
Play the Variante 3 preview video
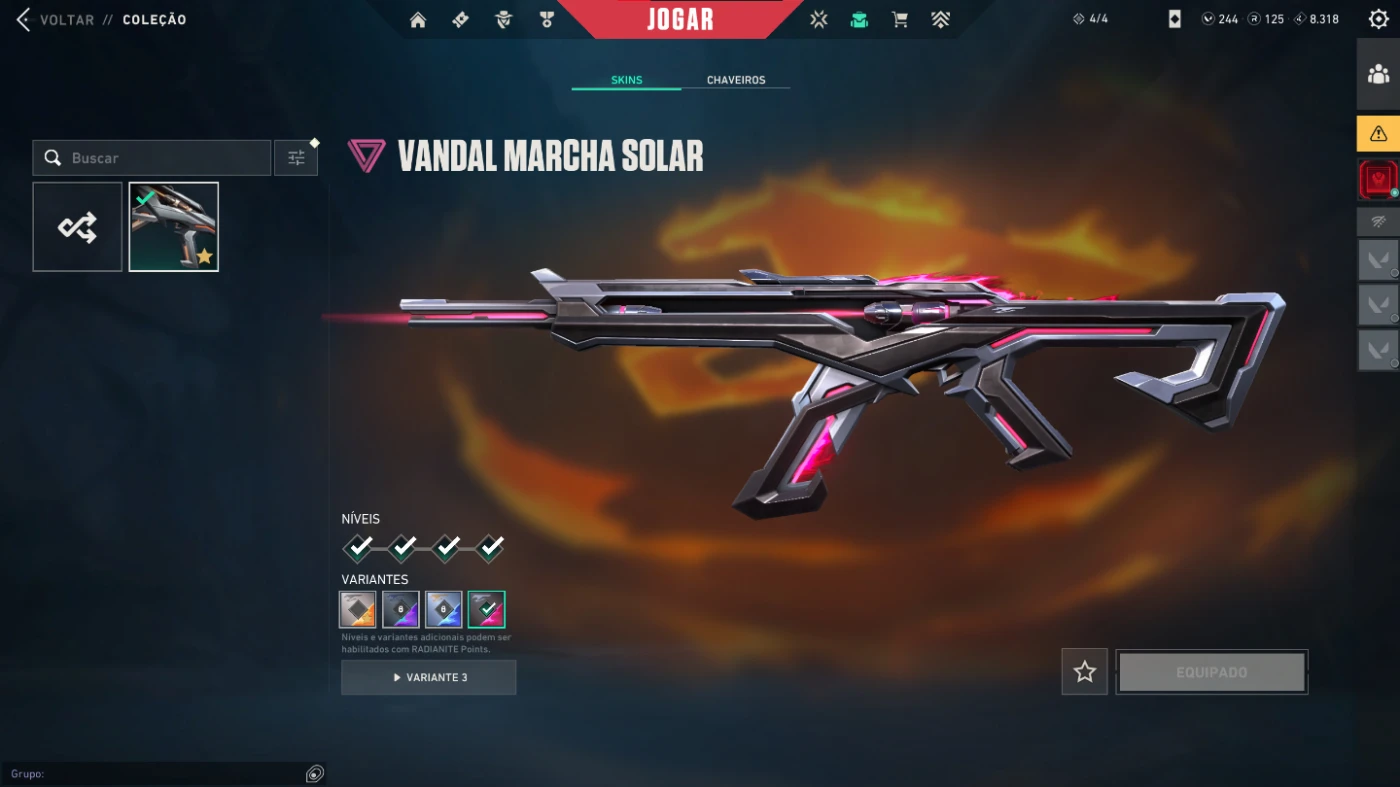[x=428, y=677]
